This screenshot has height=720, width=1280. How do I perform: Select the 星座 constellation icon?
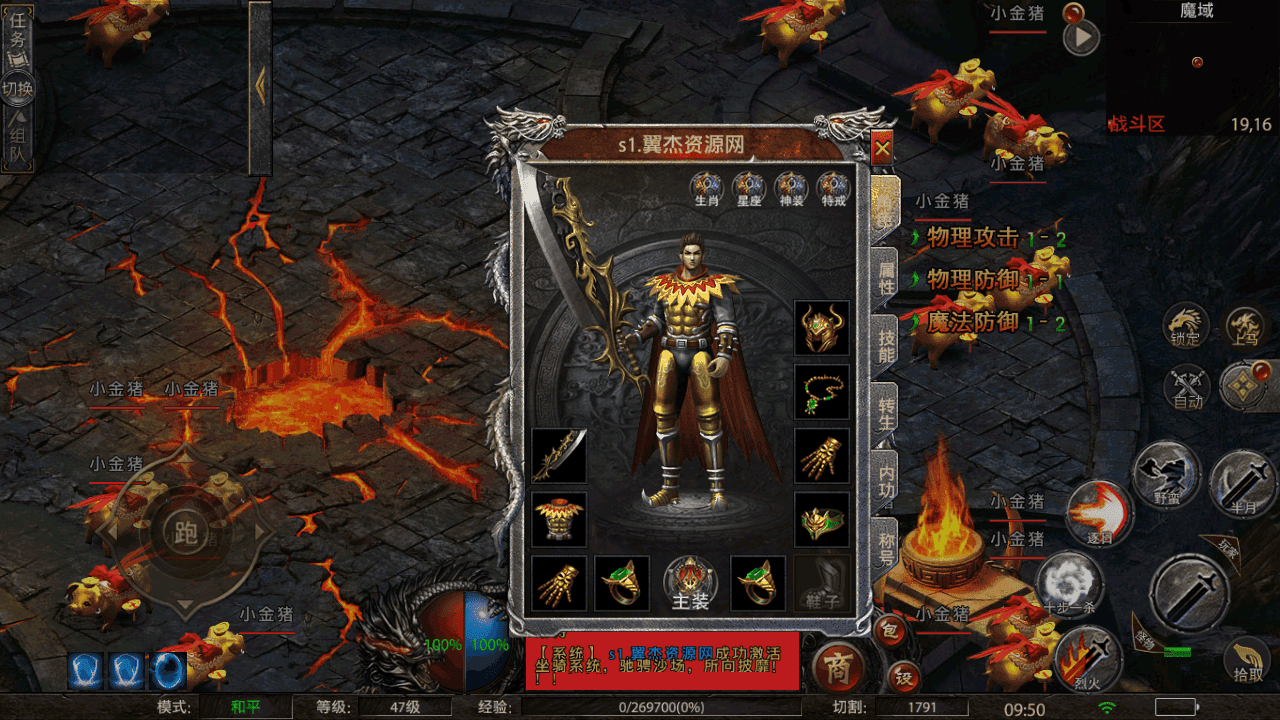coord(749,188)
